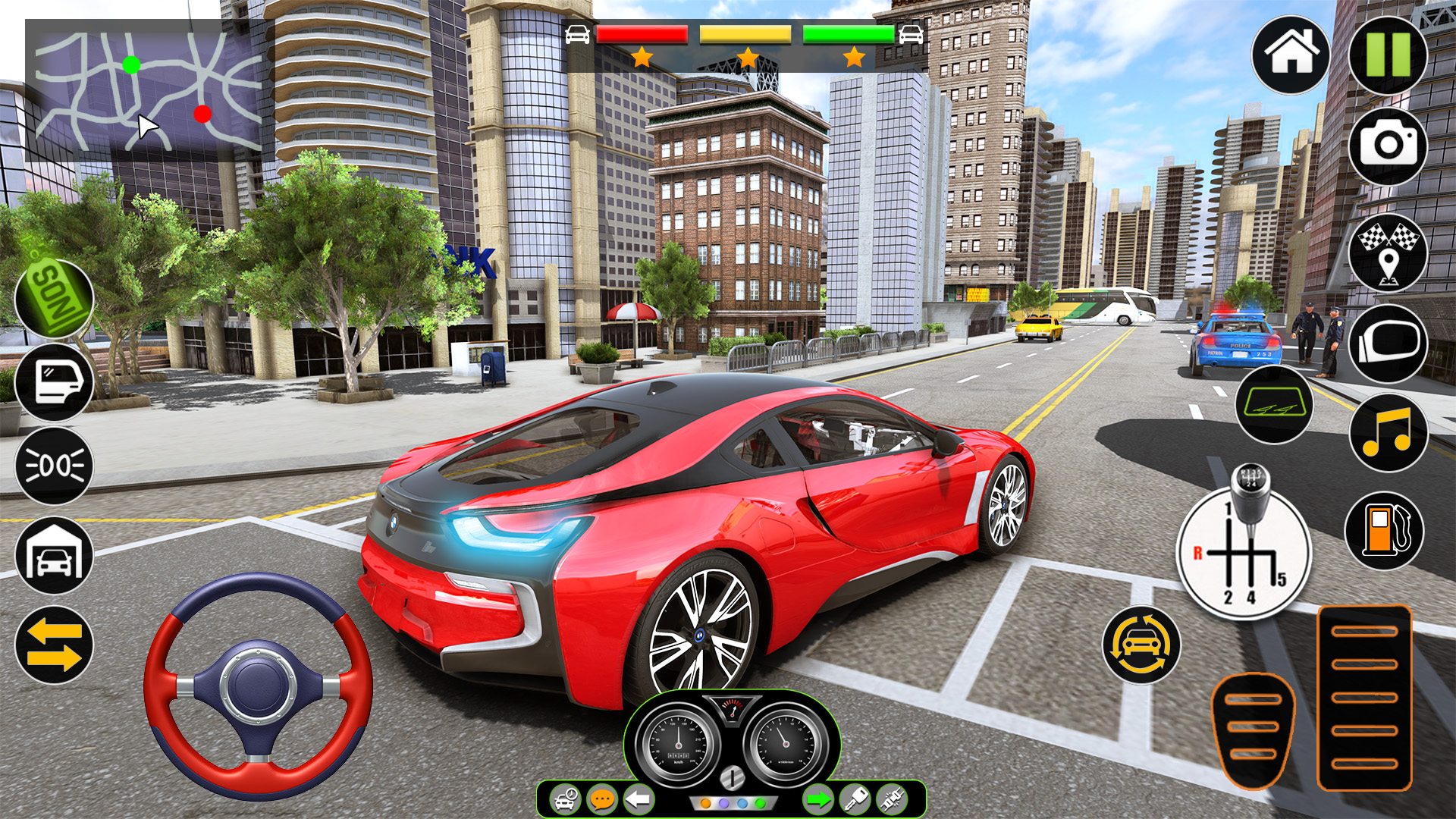The image size is (1456, 819).
Task: Activate the windshield wiper button
Action: click(x=1274, y=405)
